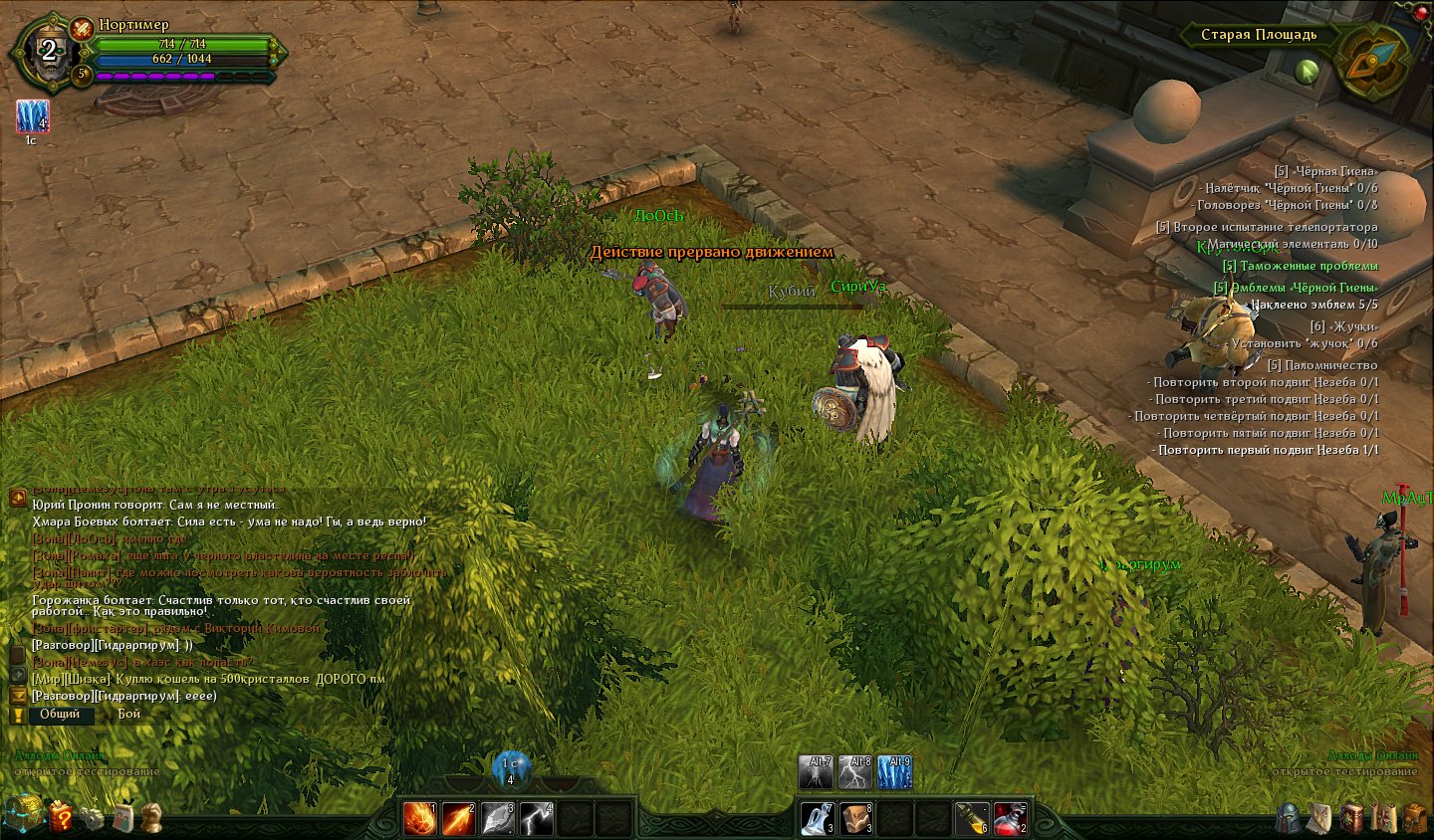Open the helmet character sheet icon

[1288, 818]
